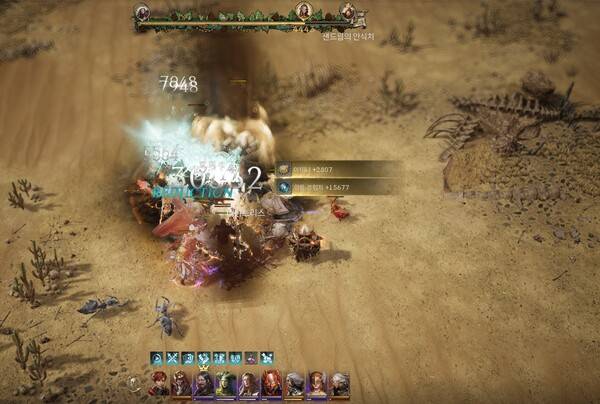Select the red-haired hero portrait
This screenshot has width=600, height=404.
pos(158,382)
